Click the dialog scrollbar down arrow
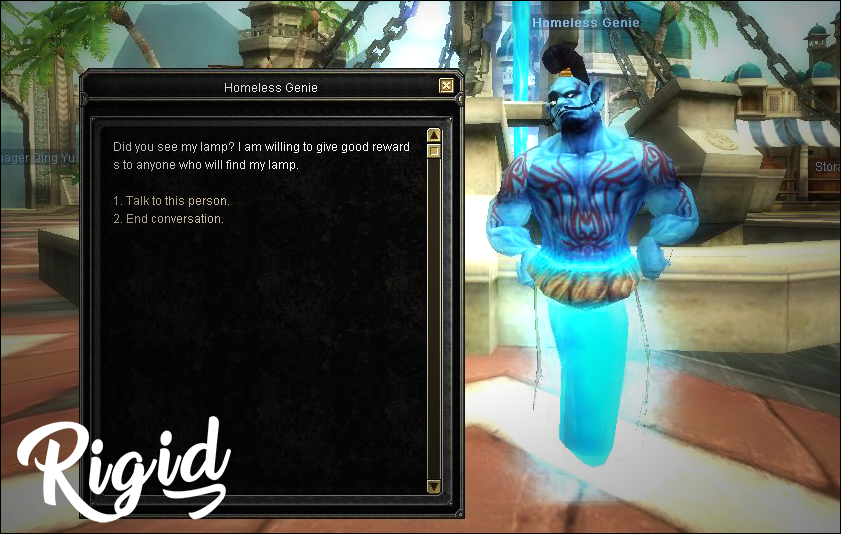Screen dimensions: 841x534 point(434,486)
